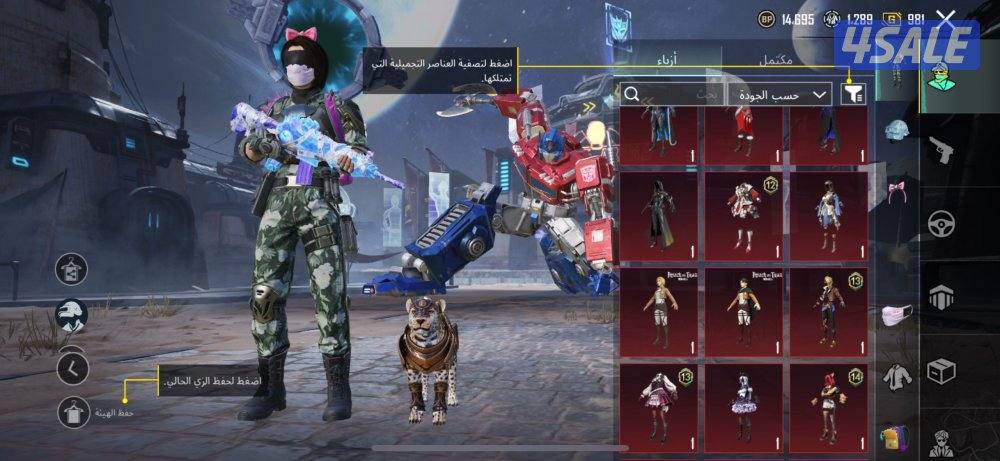
Task: Choose the pink bow headwear slot
Action: pos(895,192)
